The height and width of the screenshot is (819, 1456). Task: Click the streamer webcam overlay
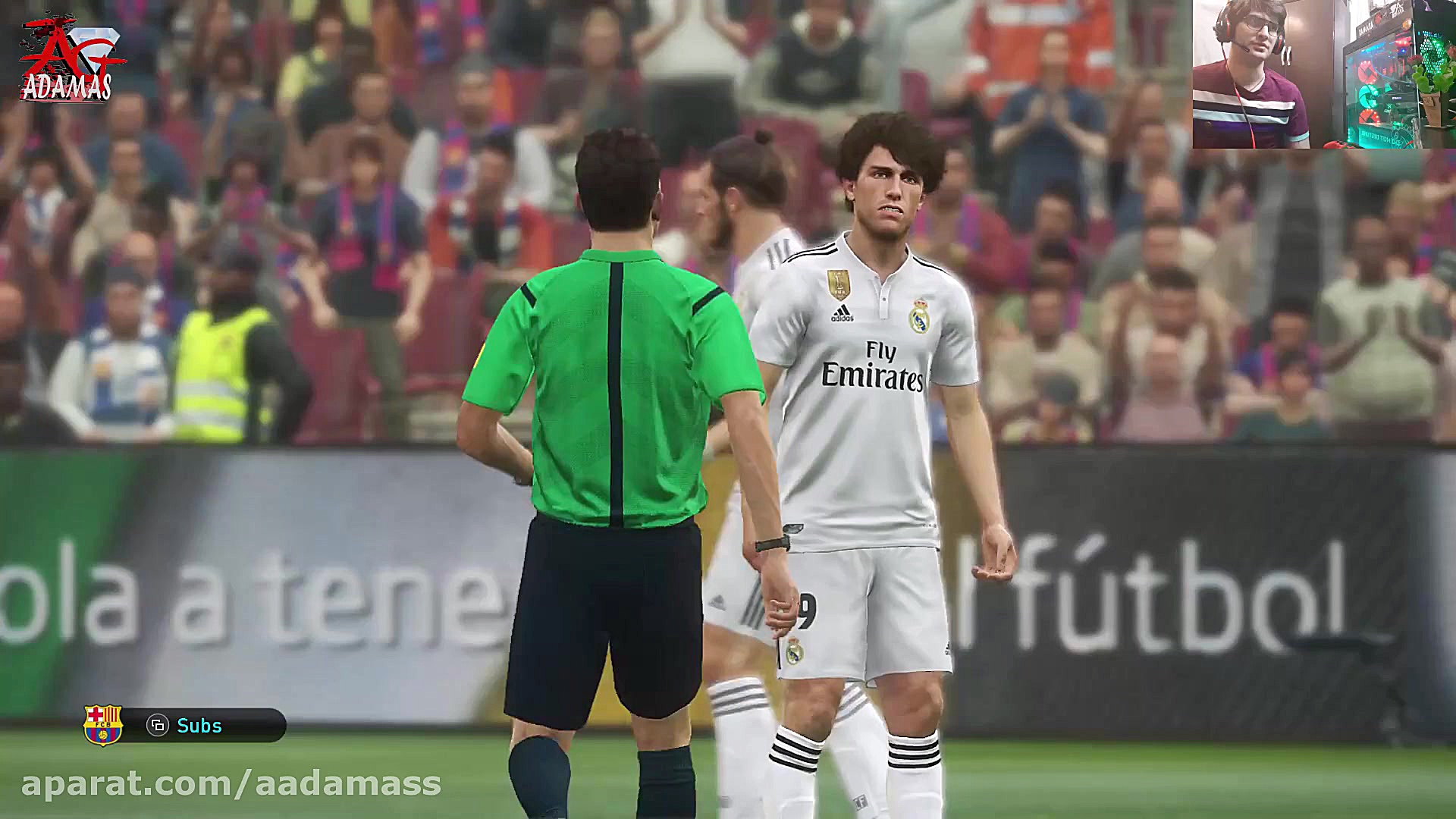pos(1323,74)
